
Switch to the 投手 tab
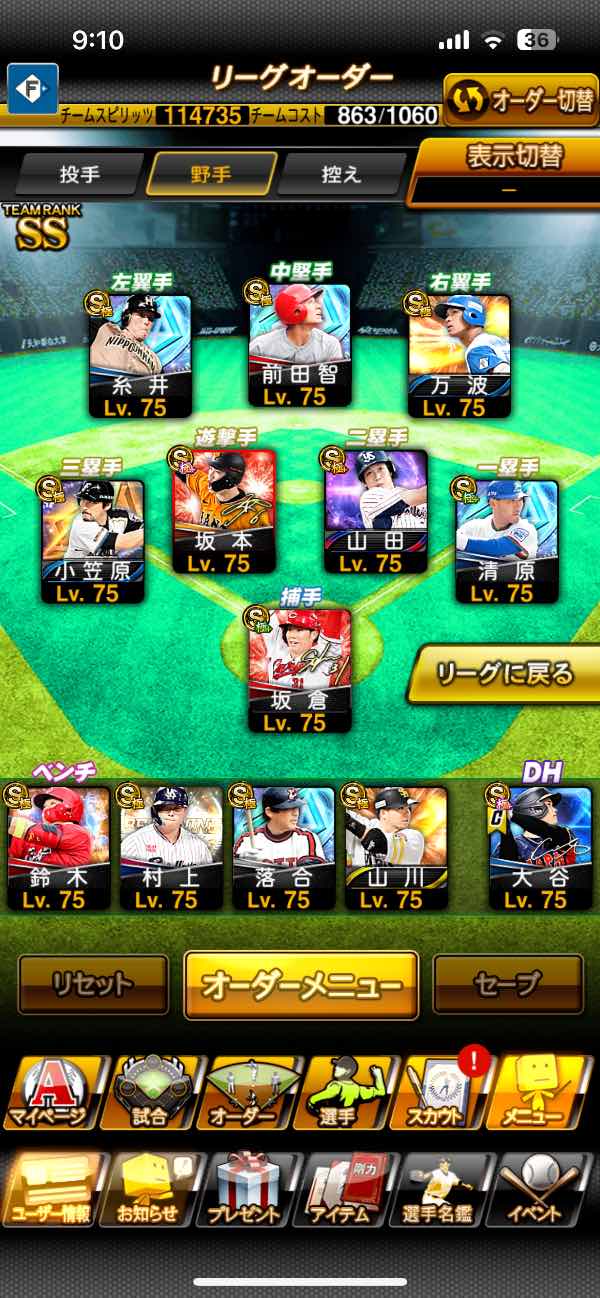click(x=80, y=174)
